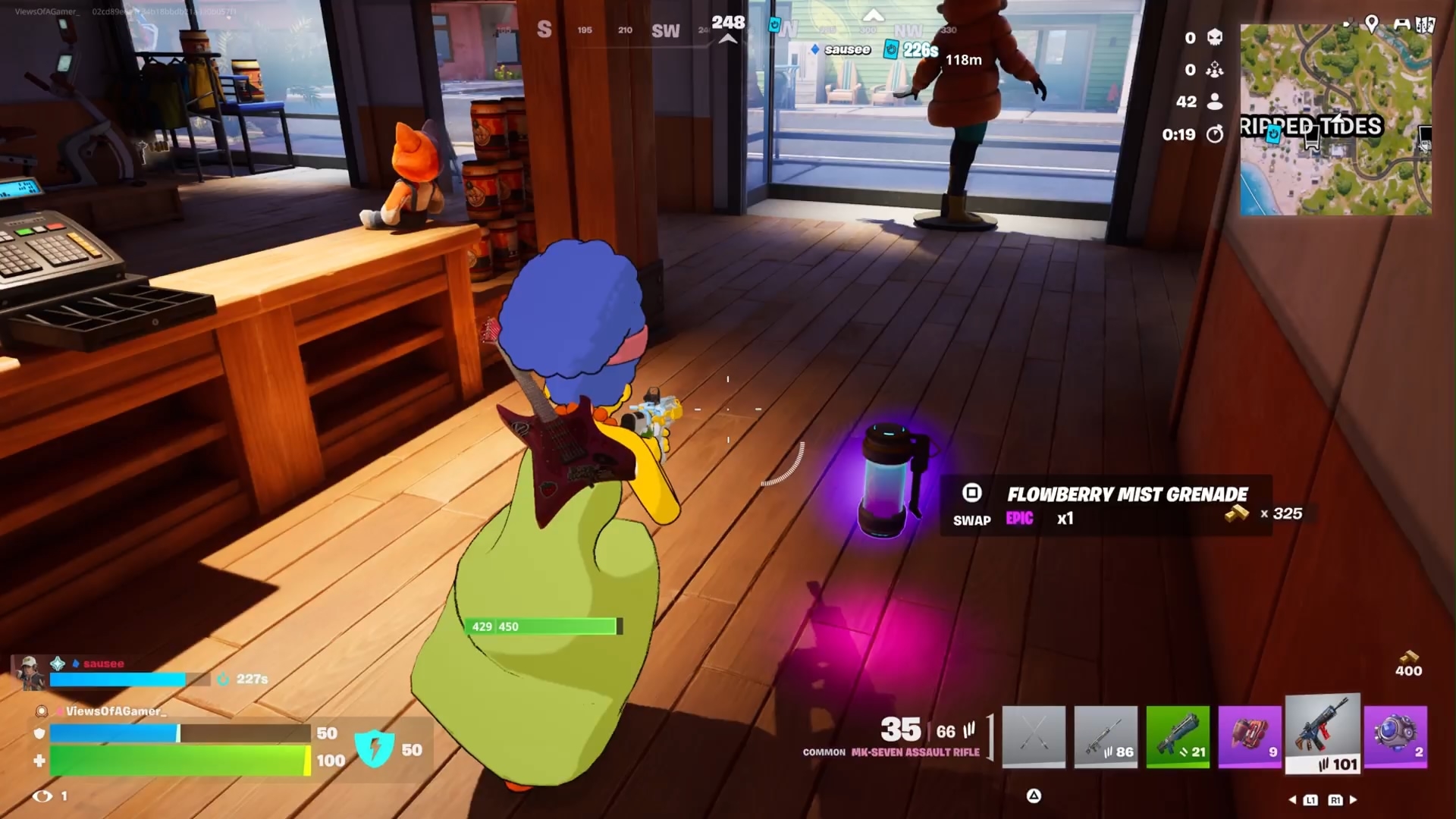
Task: Swap for the Flowberry Mist Grenade prompt
Action: click(x=971, y=494)
